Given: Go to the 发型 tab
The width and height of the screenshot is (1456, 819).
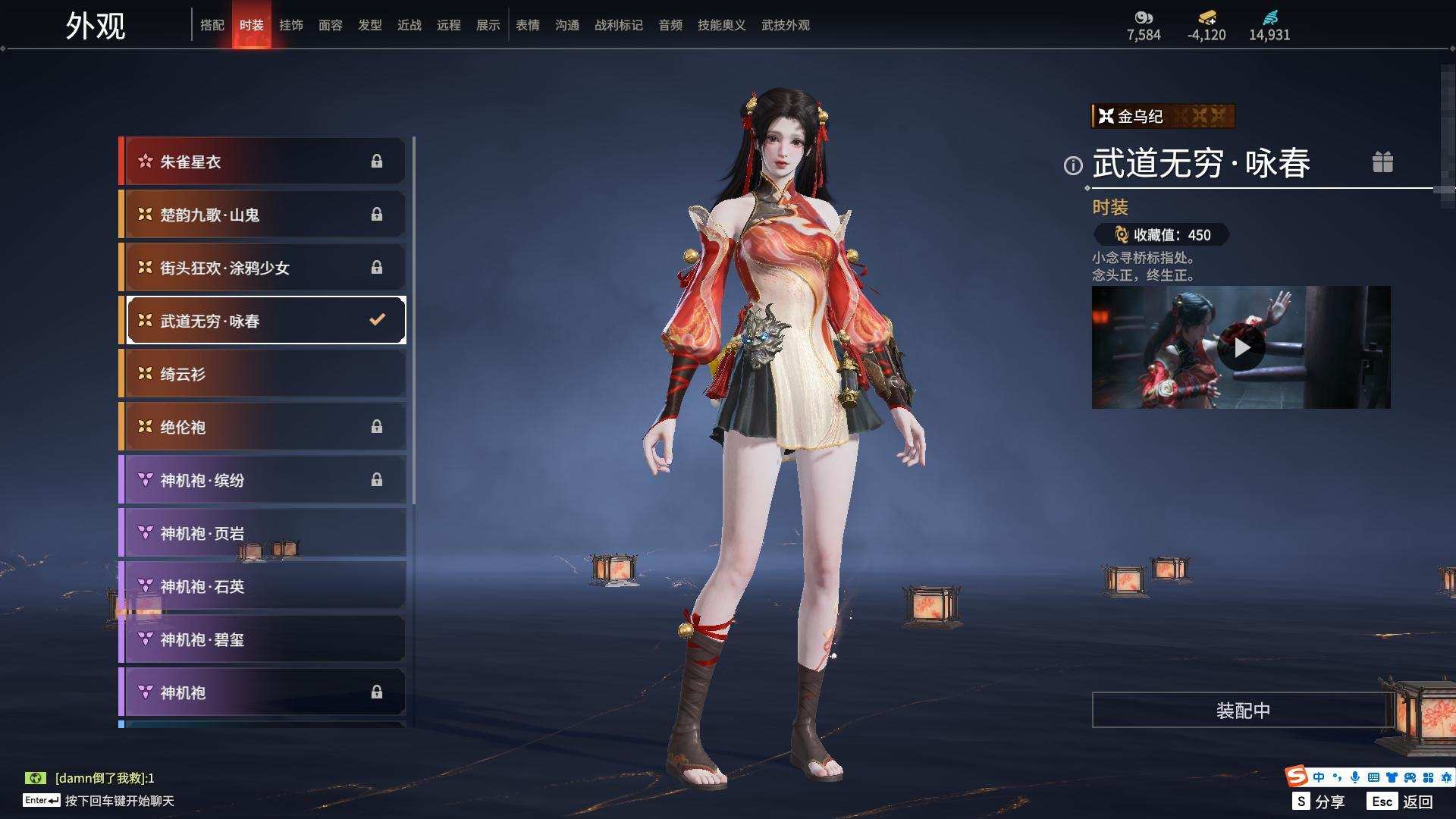Looking at the screenshot, I should (x=369, y=25).
